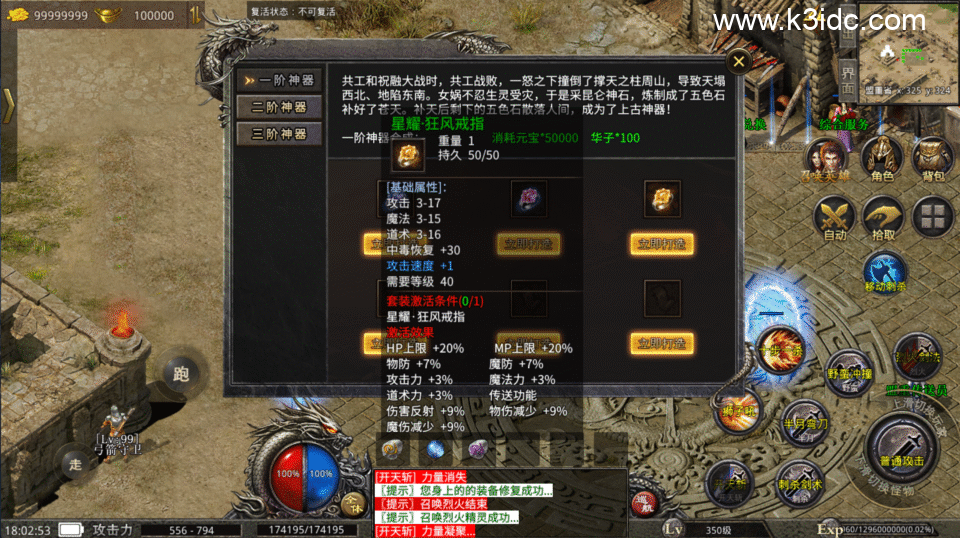Open the four-square grid menu button
The image size is (960, 538).
[933, 217]
